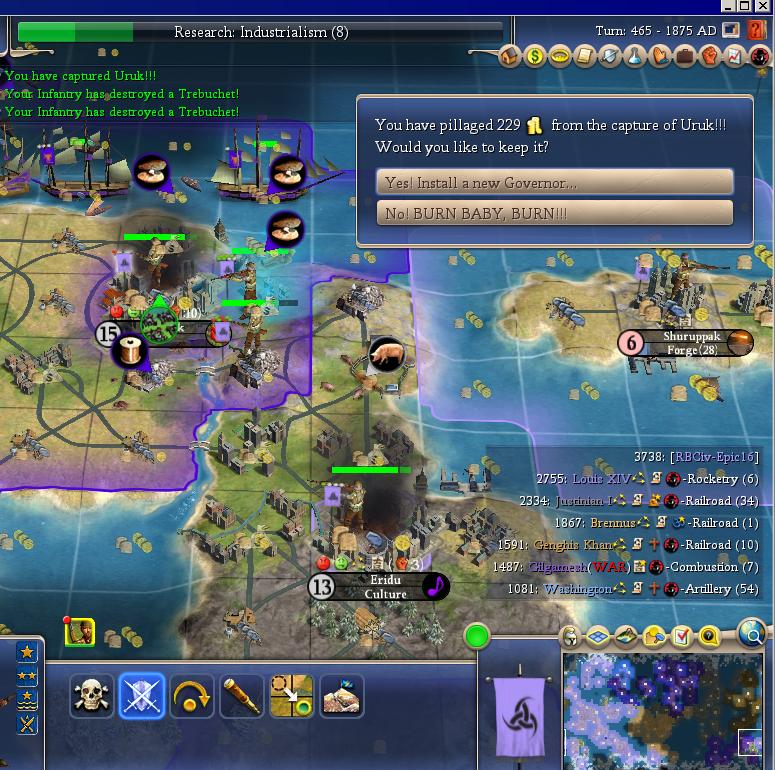Choose "No! BURN BABY, BURN!!!" option
Viewport: 775px width, 770px height.
pyautogui.click(x=554, y=213)
